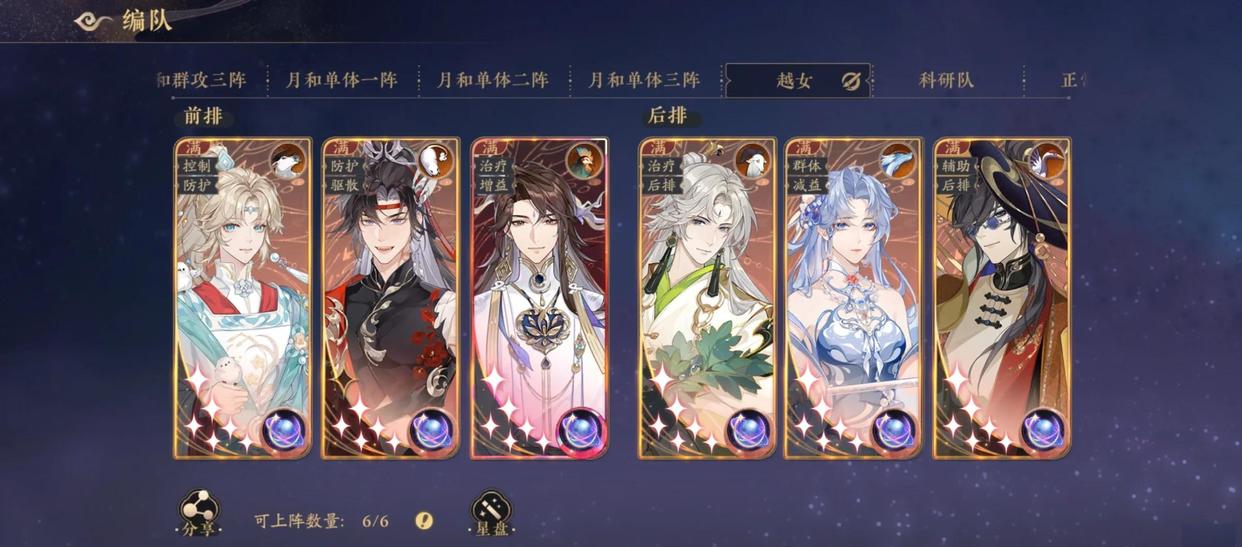The image size is (1242, 547).
Task: Switch to the 月和单体三阵 team tab
Action: 644,81
